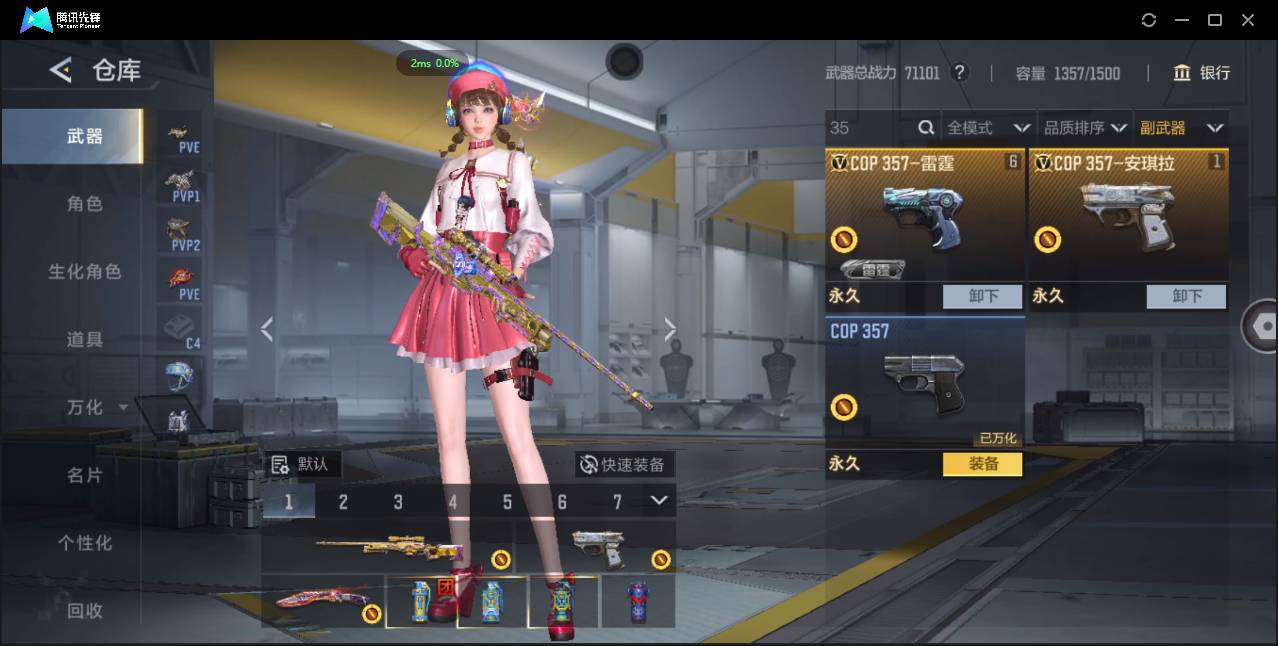The image size is (1278, 646).
Task: Open the 全模式 mode filter dropdown
Action: click(987, 128)
